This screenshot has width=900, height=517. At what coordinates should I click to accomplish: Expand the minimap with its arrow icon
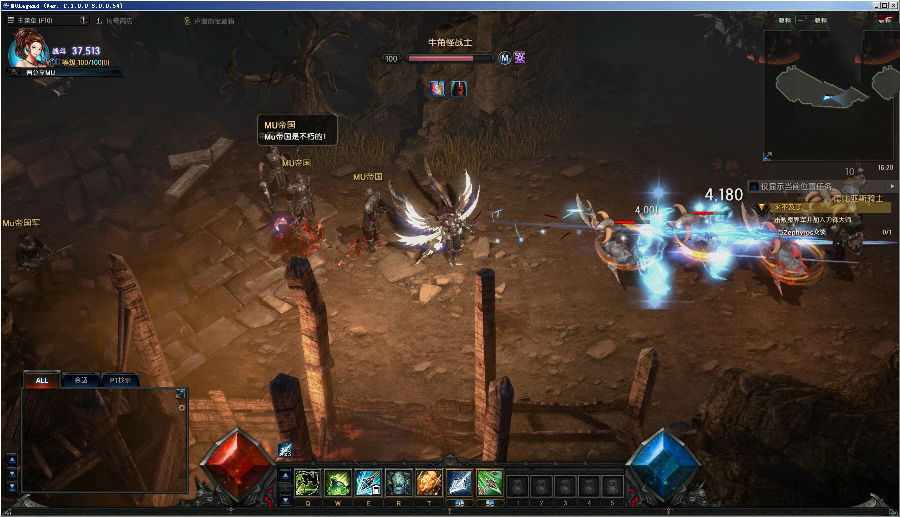[768, 155]
